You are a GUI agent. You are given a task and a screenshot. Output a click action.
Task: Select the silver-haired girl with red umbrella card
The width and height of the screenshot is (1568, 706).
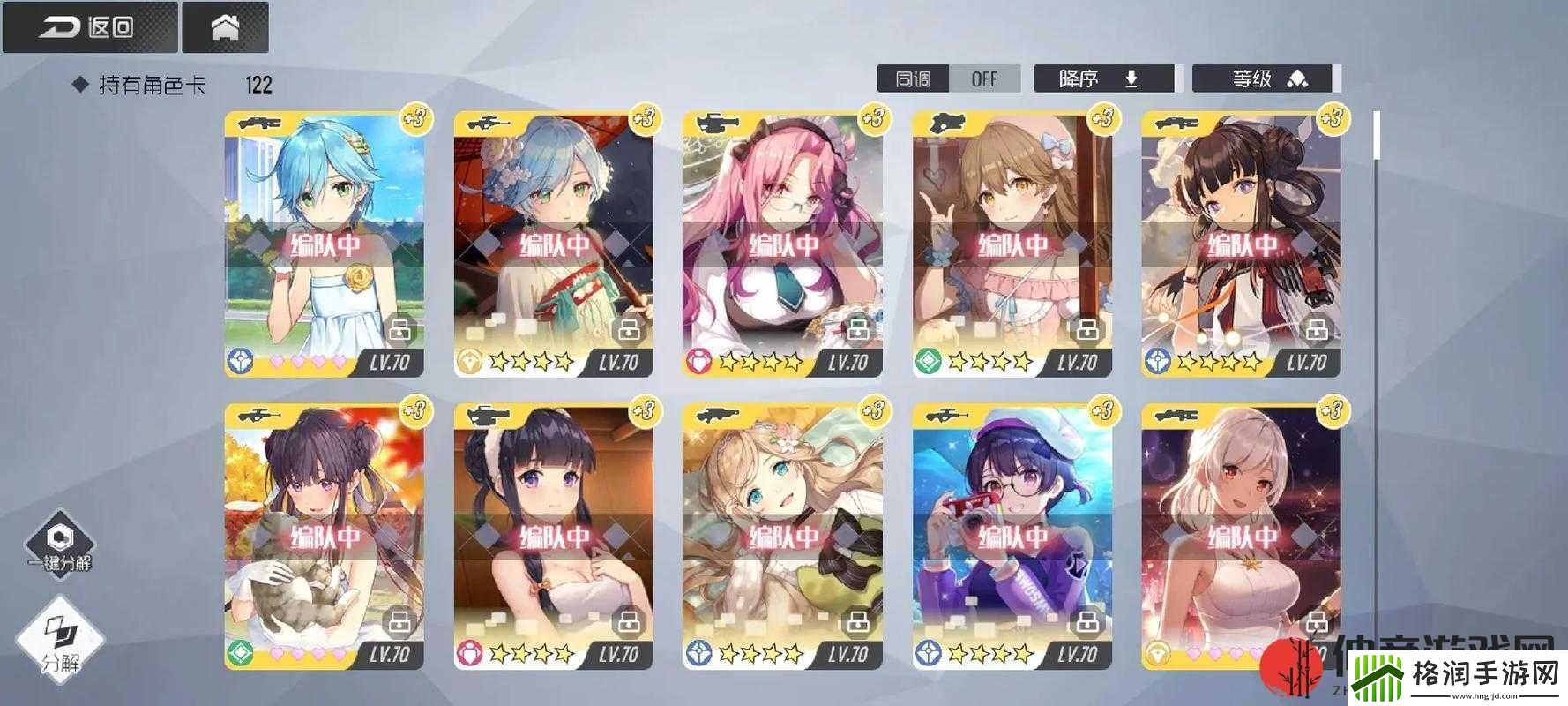click(554, 244)
